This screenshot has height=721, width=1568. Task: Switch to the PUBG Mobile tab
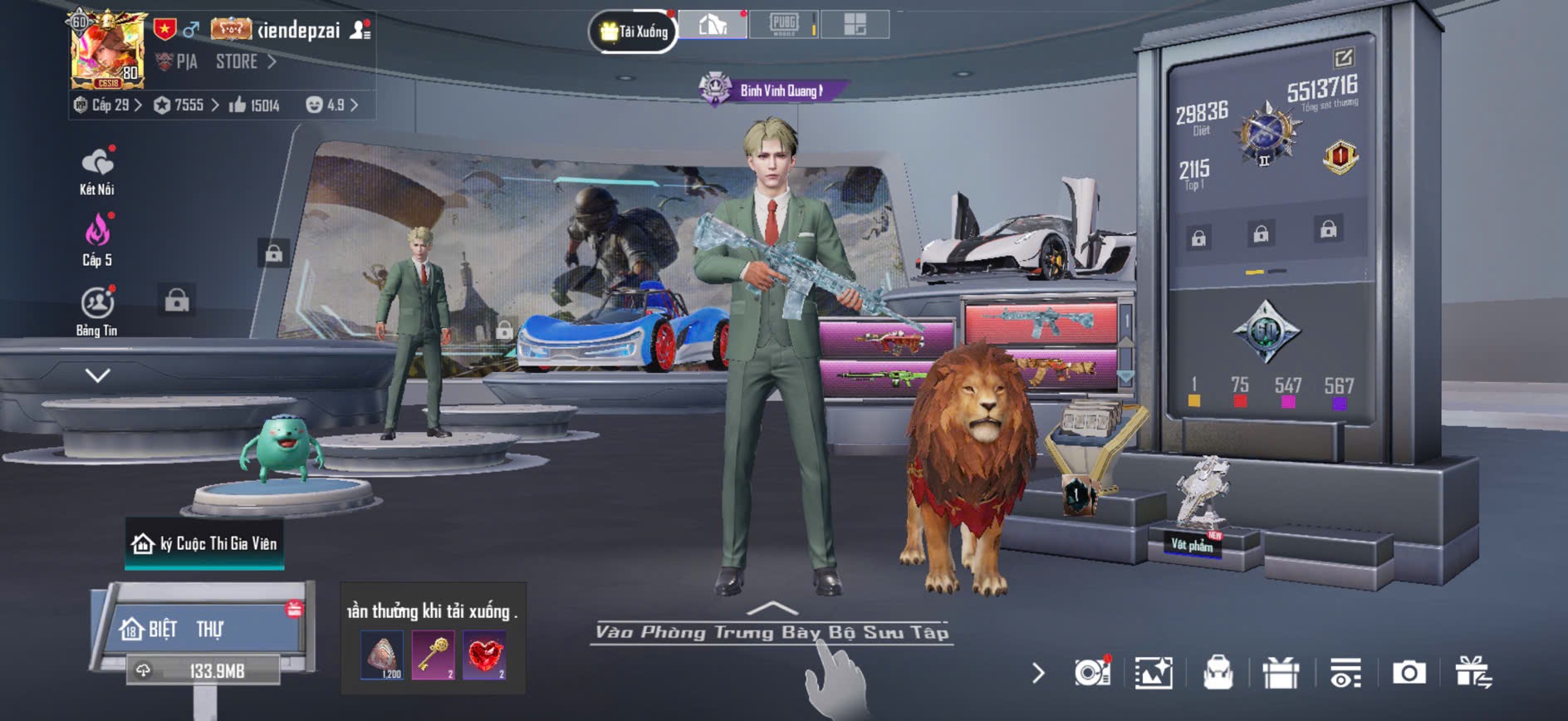783,25
